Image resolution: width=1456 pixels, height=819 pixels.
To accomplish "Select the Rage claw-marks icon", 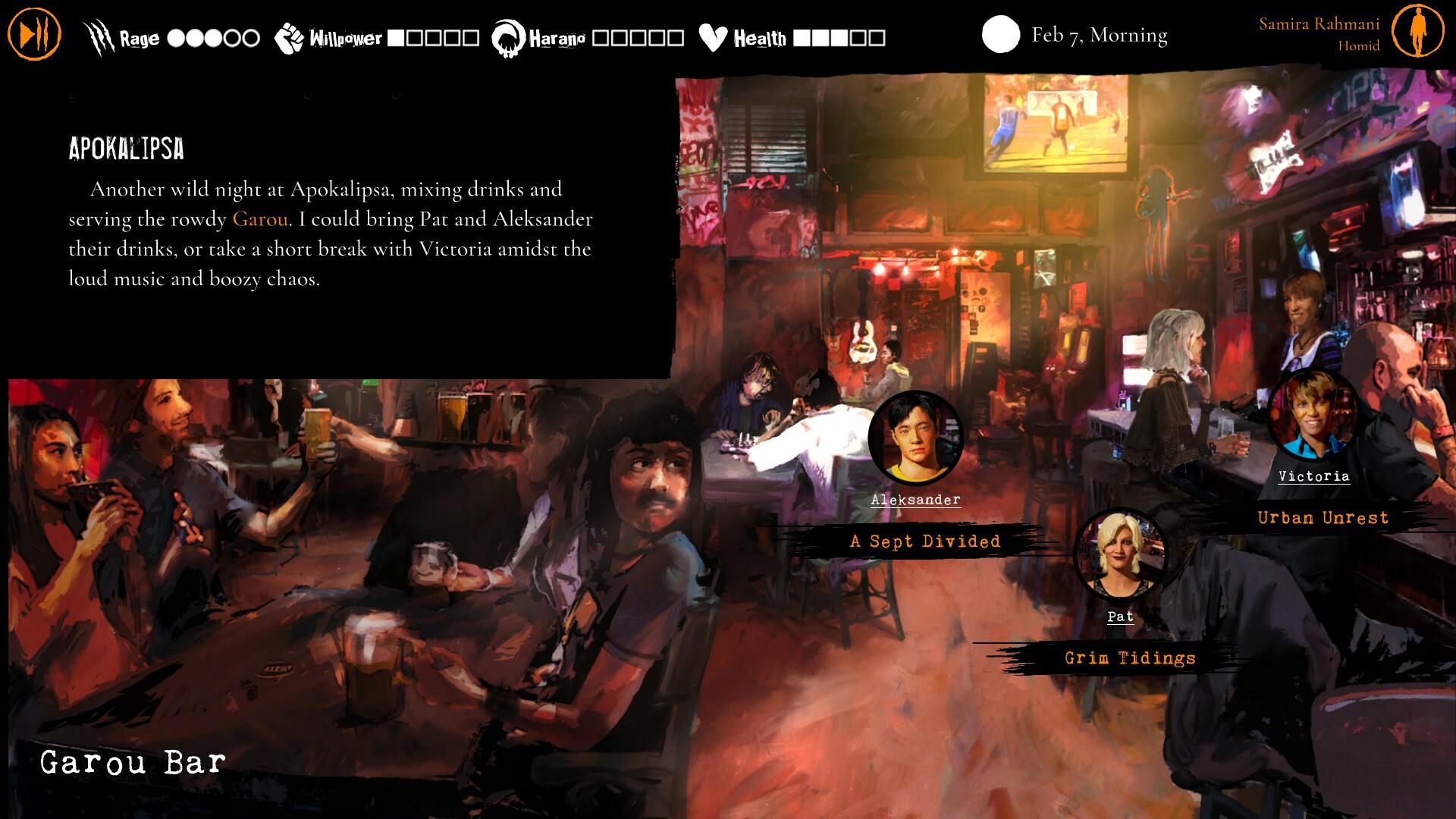I will [99, 33].
